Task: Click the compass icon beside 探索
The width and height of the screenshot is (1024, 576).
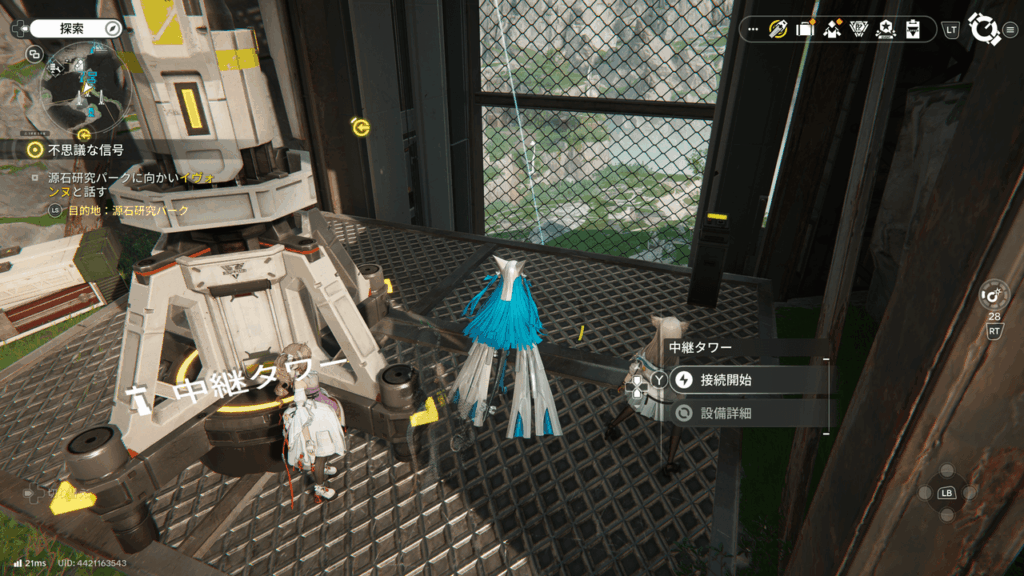Action: point(113,29)
